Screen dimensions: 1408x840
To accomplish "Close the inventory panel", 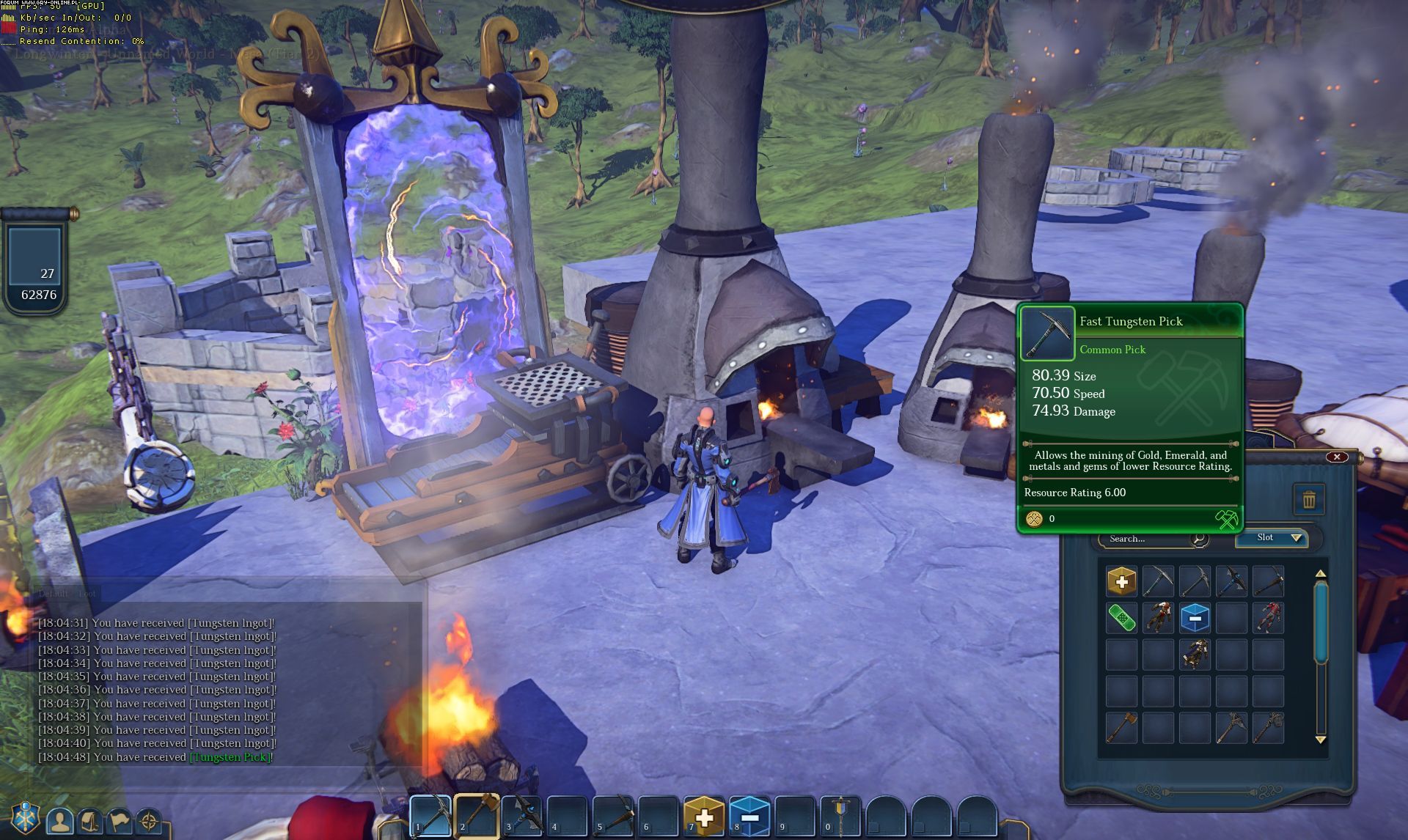I will (1337, 457).
